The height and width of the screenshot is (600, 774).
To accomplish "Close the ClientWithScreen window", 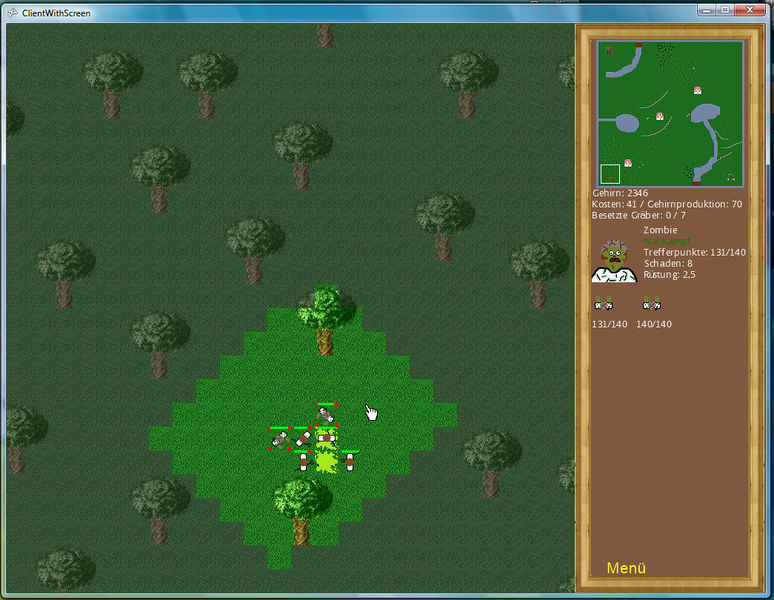I will pyautogui.click(x=745, y=10).
